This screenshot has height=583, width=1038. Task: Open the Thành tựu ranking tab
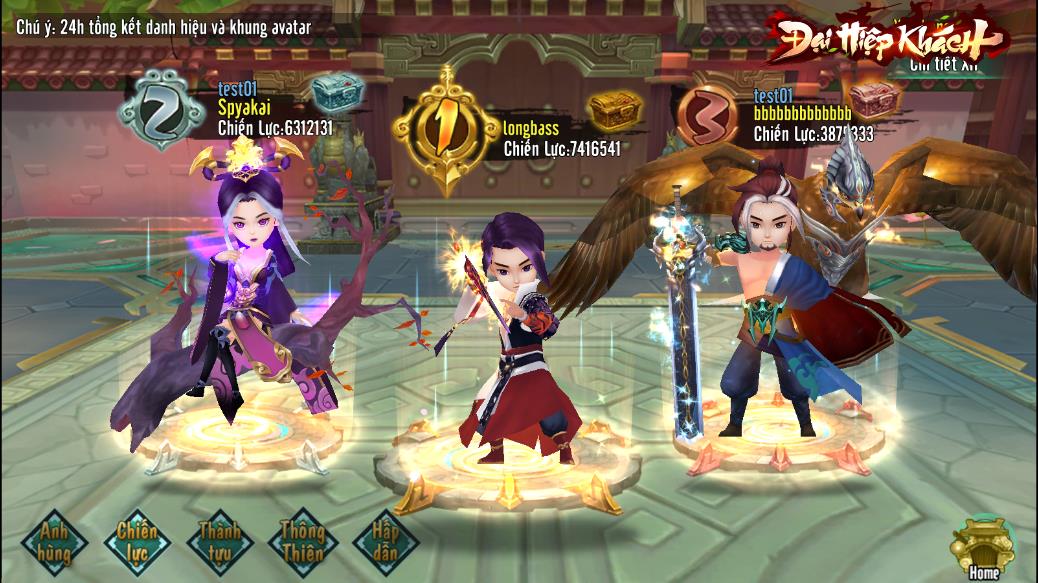click(219, 541)
